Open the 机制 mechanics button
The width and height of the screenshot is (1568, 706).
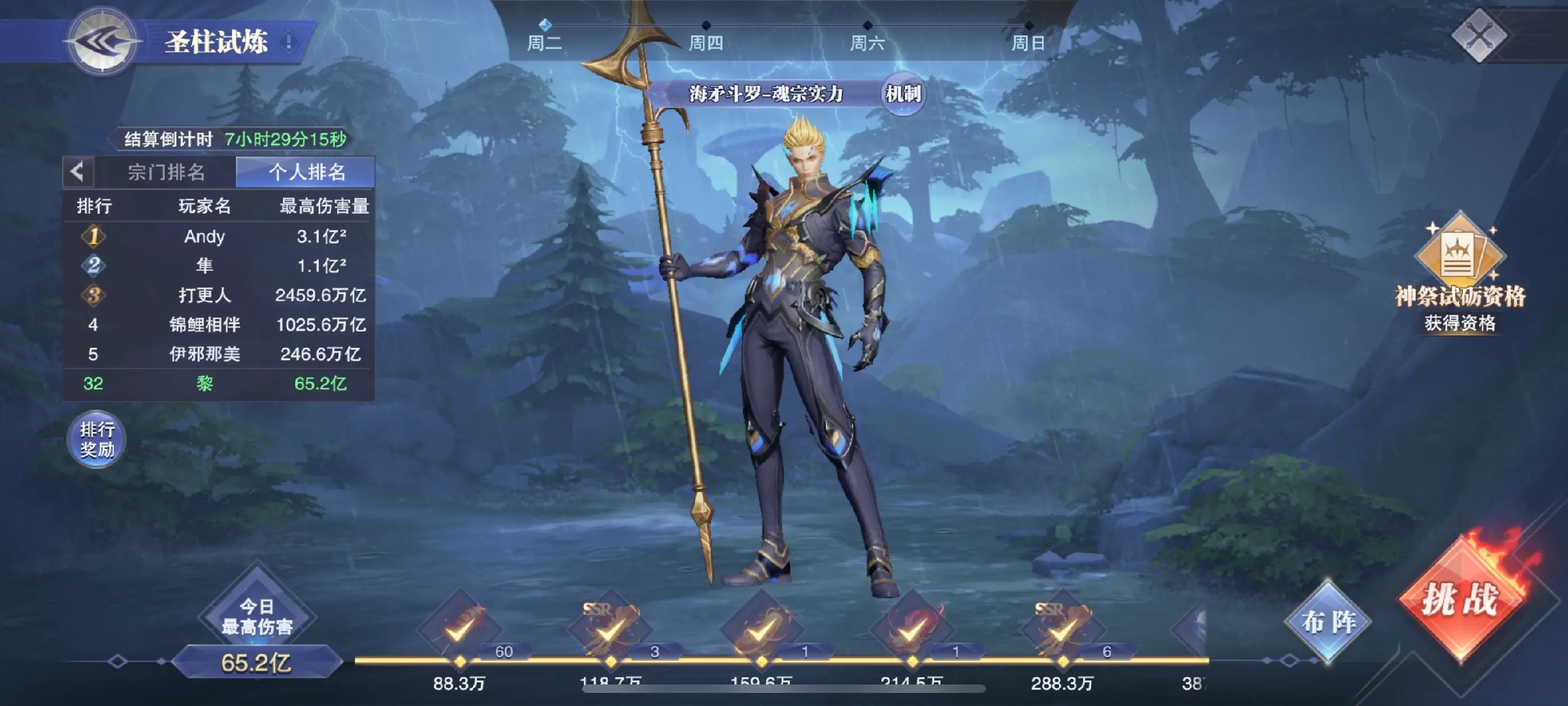click(x=903, y=94)
